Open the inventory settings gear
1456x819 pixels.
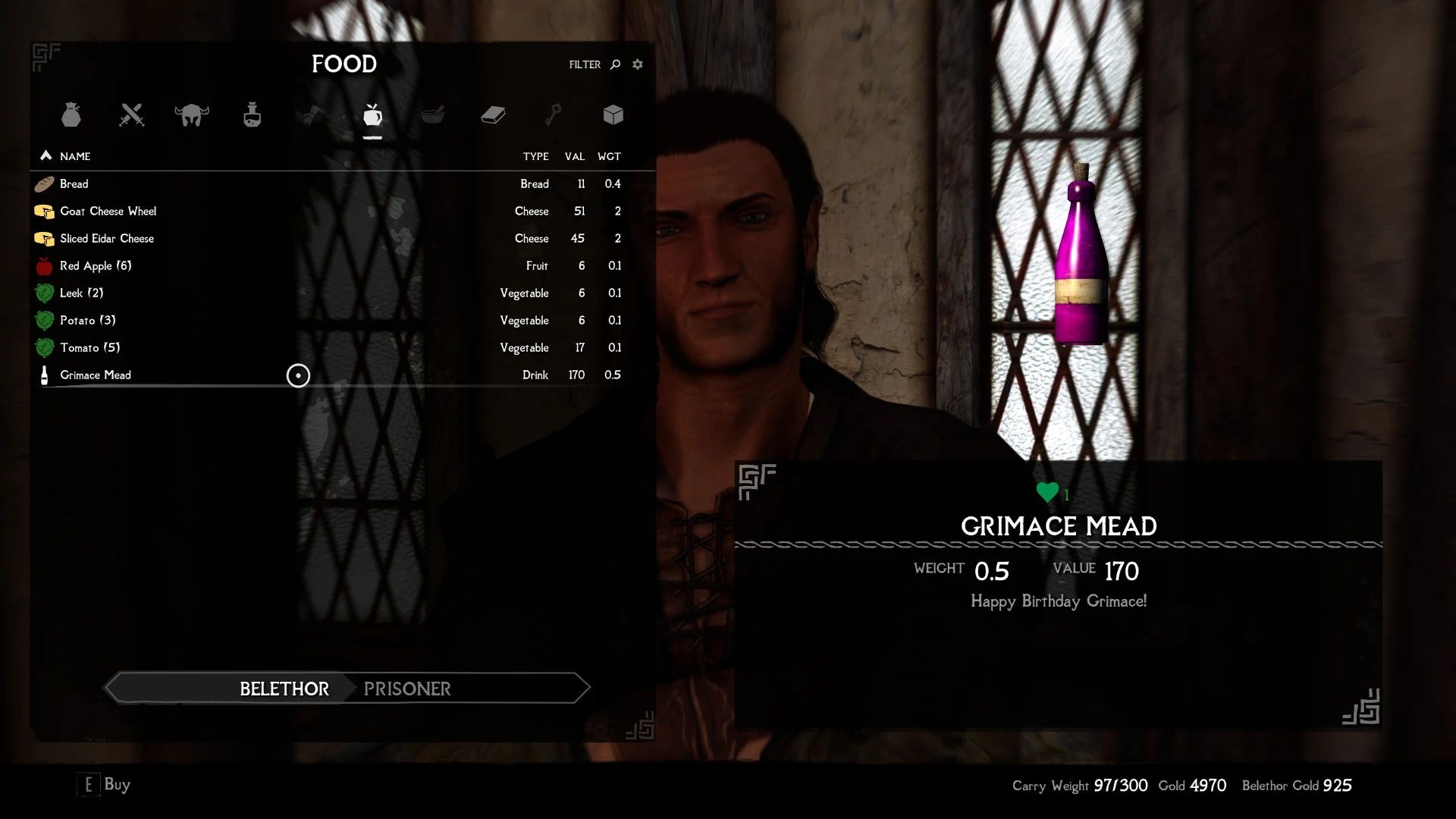[x=637, y=64]
